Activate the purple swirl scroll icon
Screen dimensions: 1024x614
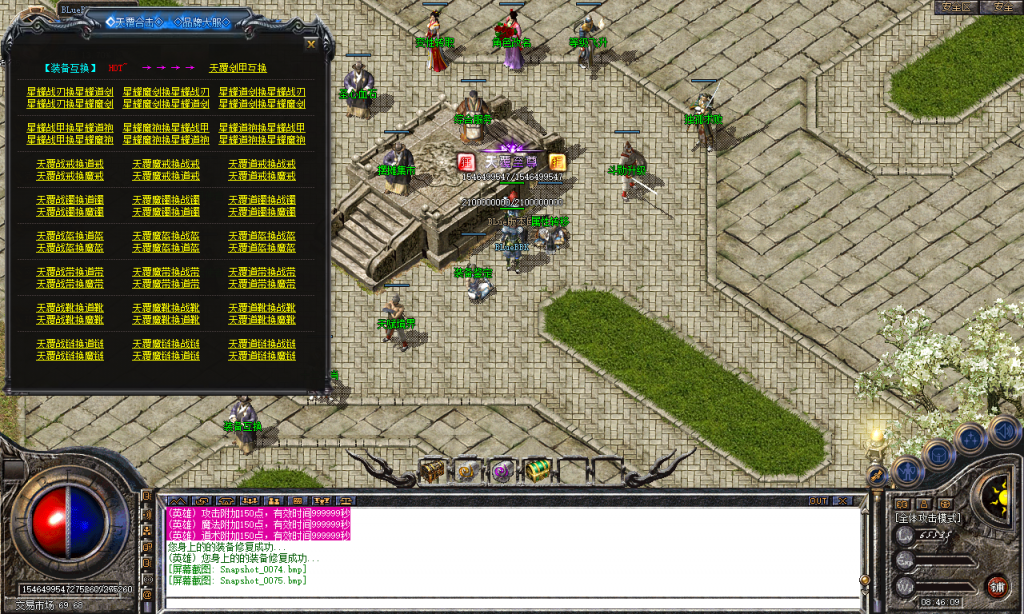click(x=502, y=470)
